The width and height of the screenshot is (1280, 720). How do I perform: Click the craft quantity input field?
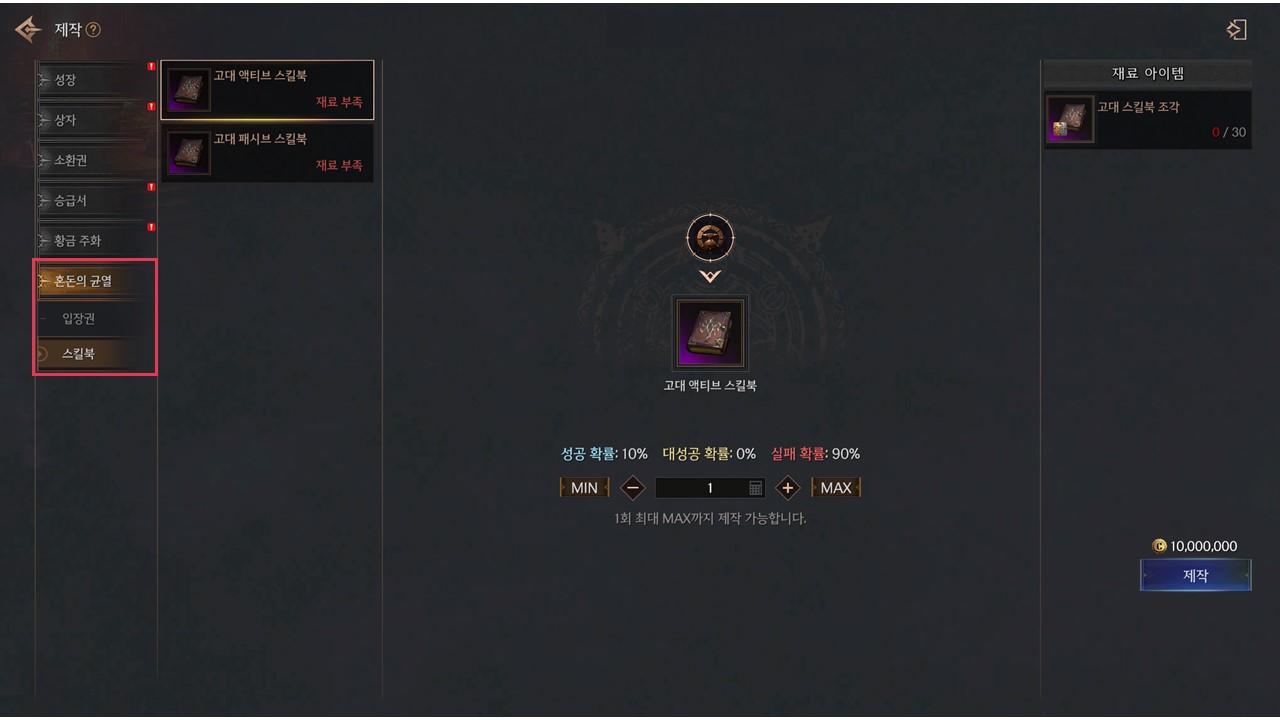point(703,488)
